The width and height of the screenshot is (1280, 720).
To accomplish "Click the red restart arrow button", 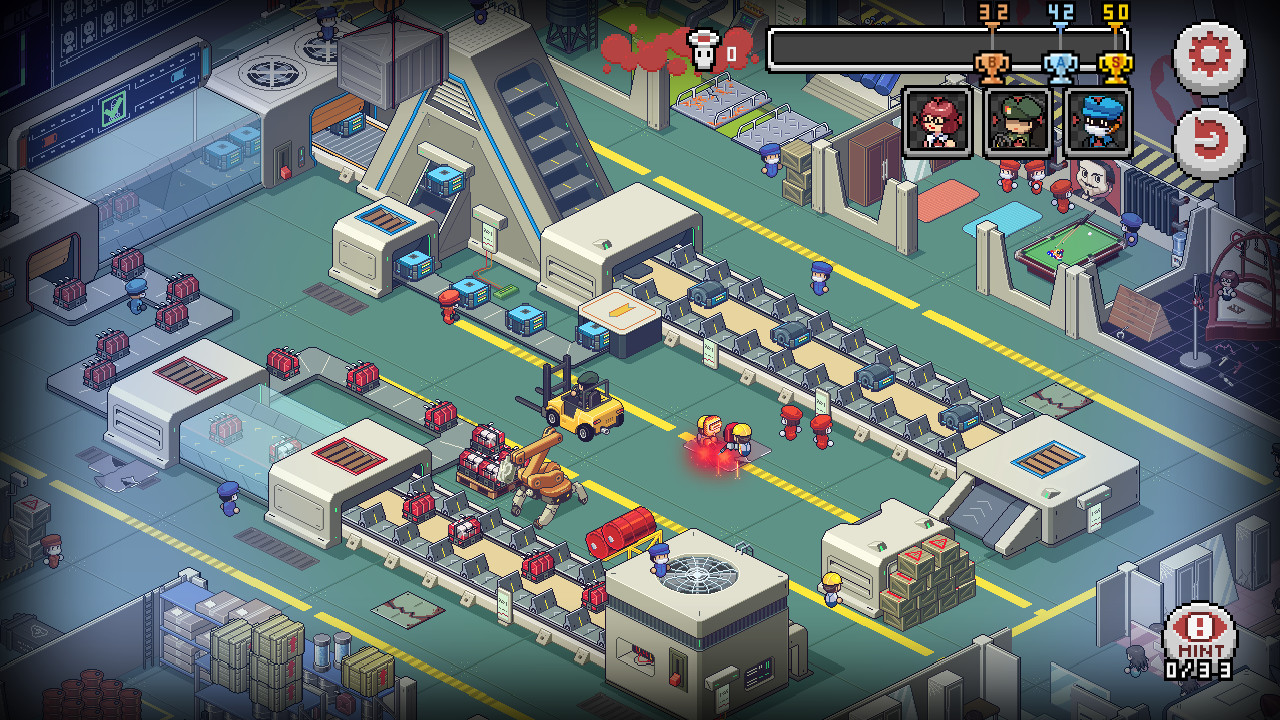I will click(1209, 143).
